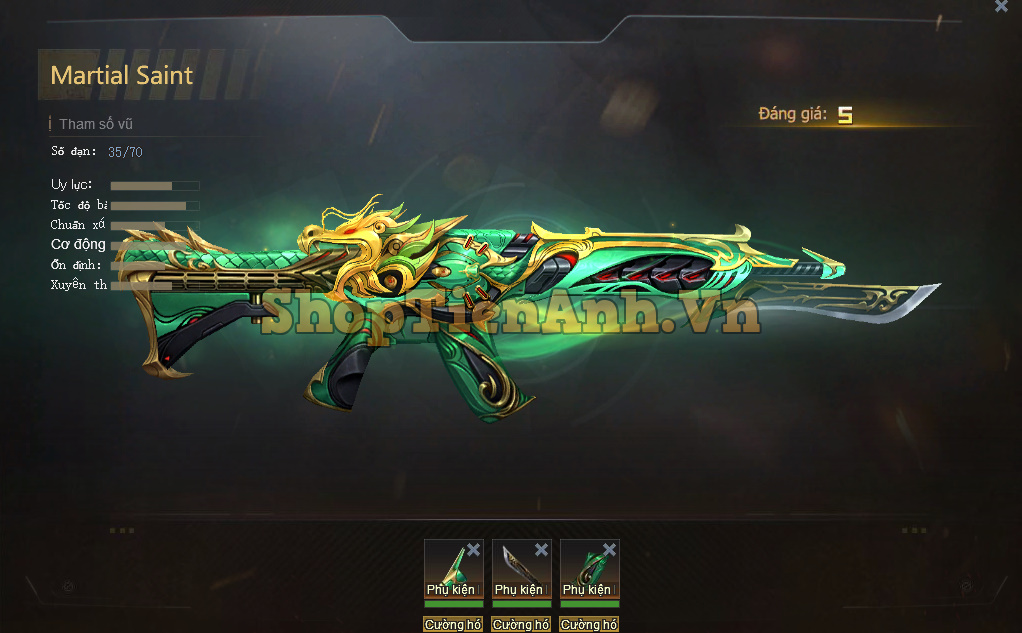Select the green magazine accessory slot

point(586,568)
